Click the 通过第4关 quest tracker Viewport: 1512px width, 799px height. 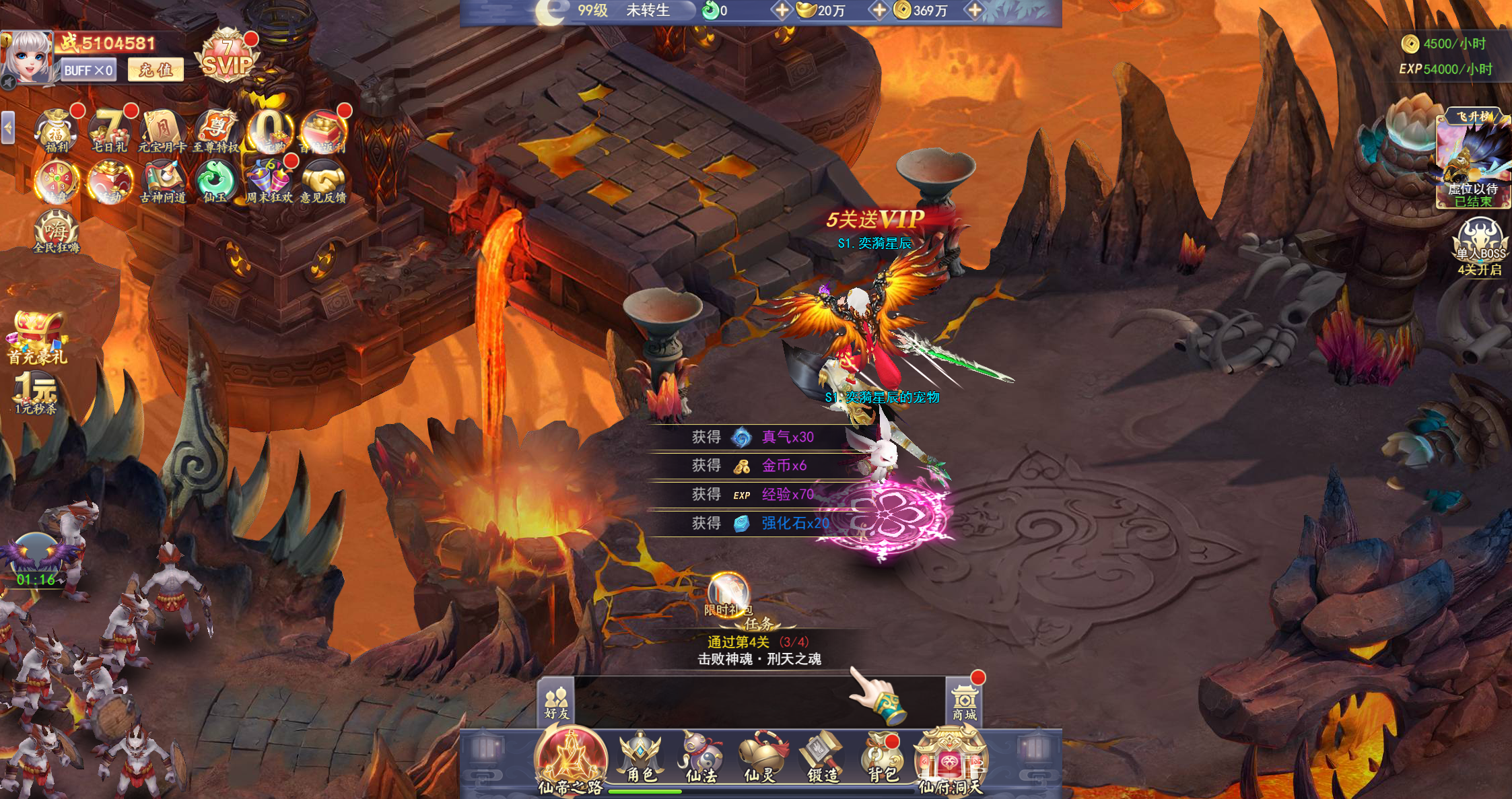(x=759, y=650)
